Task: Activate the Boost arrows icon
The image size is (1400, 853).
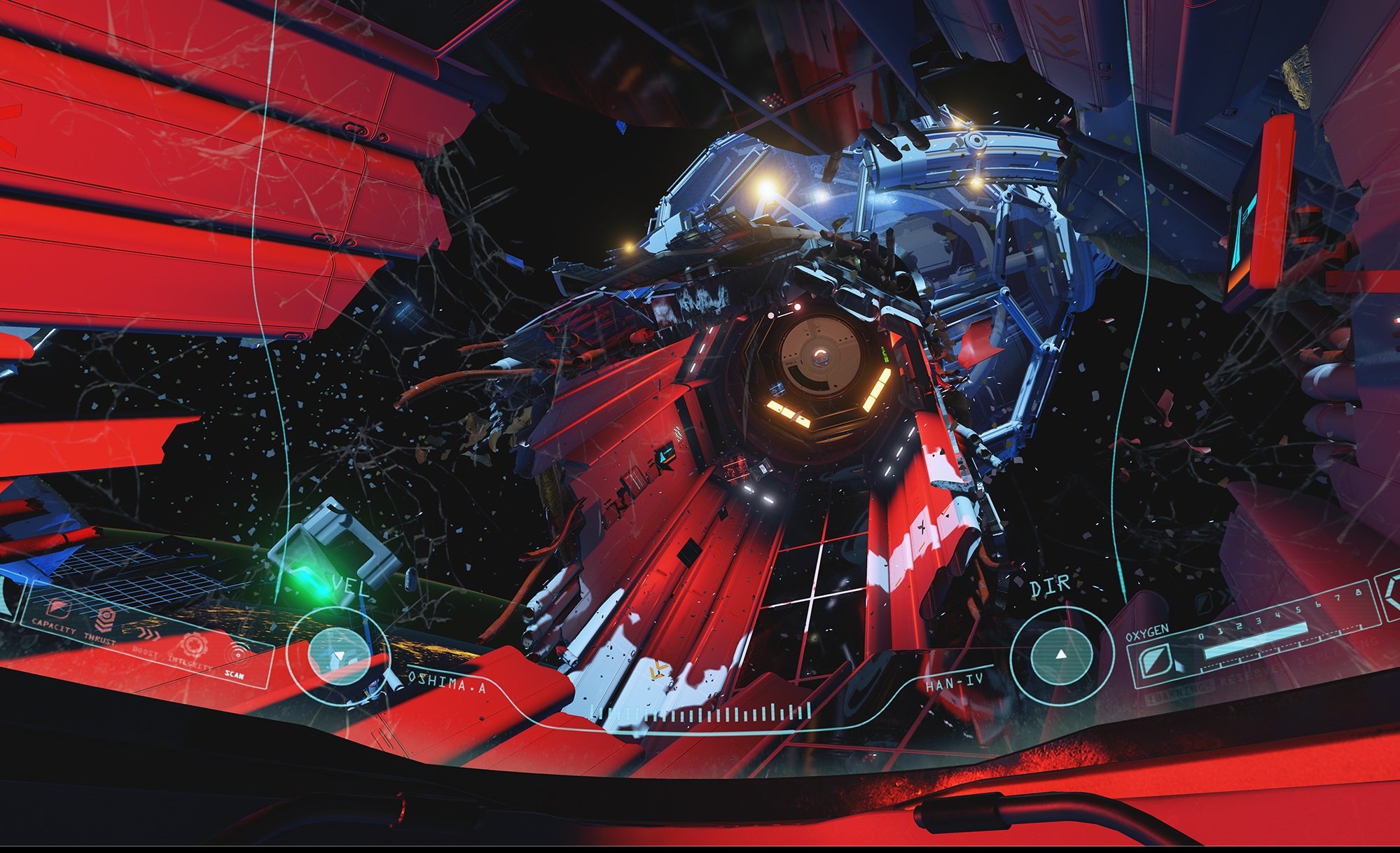Action: pyautogui.click(x=148, y=634)
